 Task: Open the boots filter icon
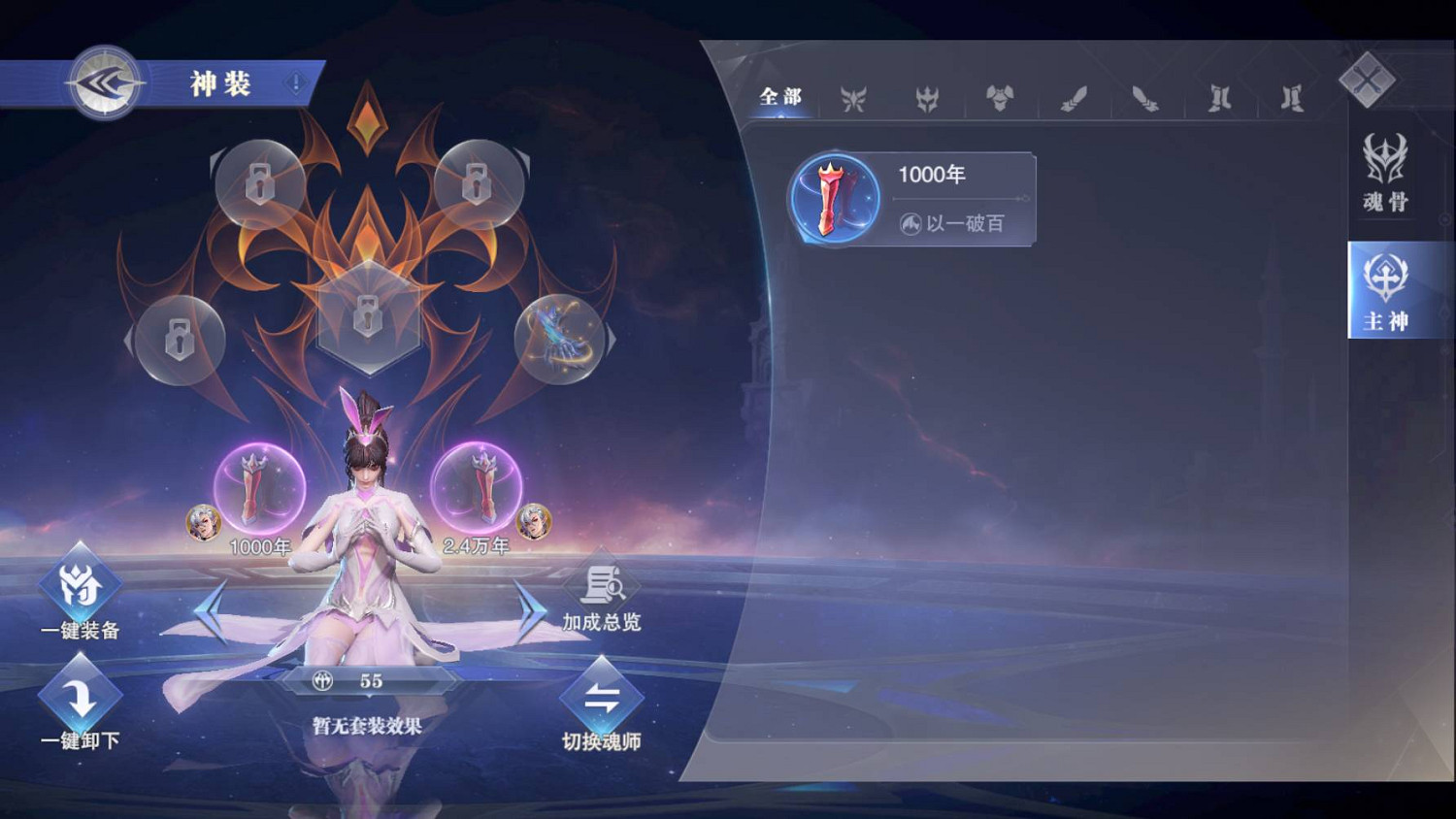[x=1219, y=98]
